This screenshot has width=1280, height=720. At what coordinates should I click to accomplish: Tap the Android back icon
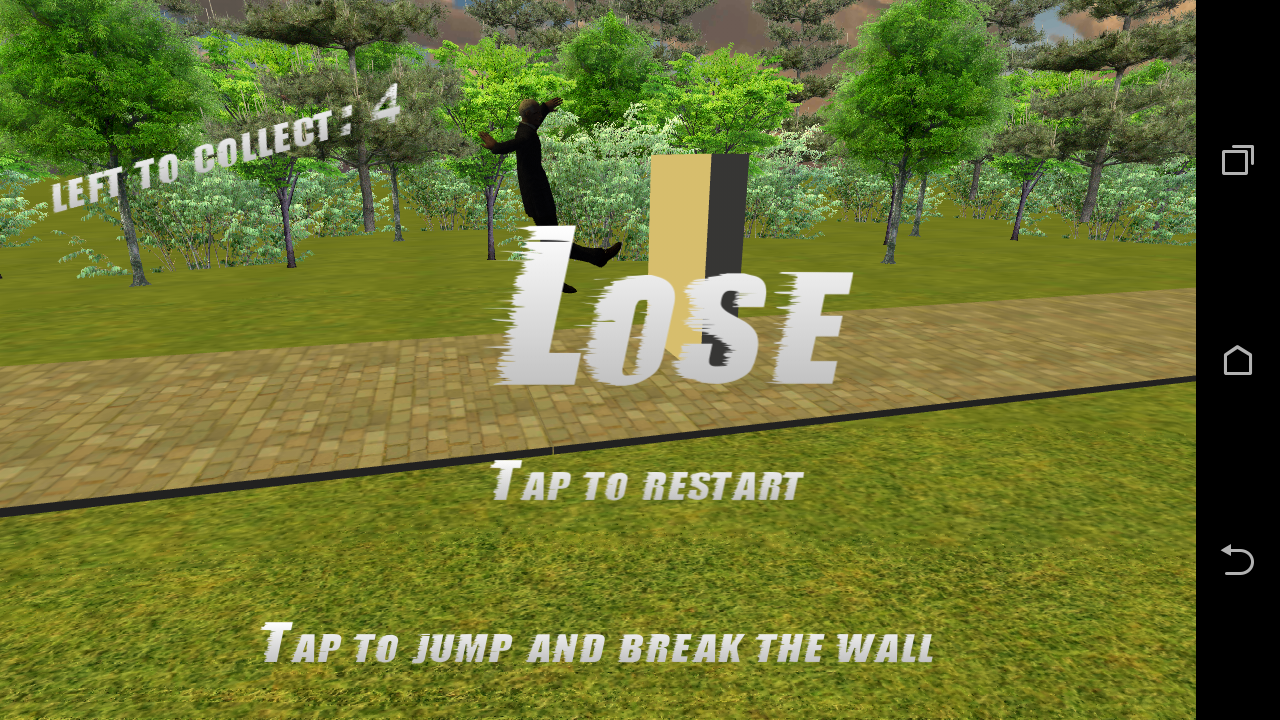tap(1237, 560)
